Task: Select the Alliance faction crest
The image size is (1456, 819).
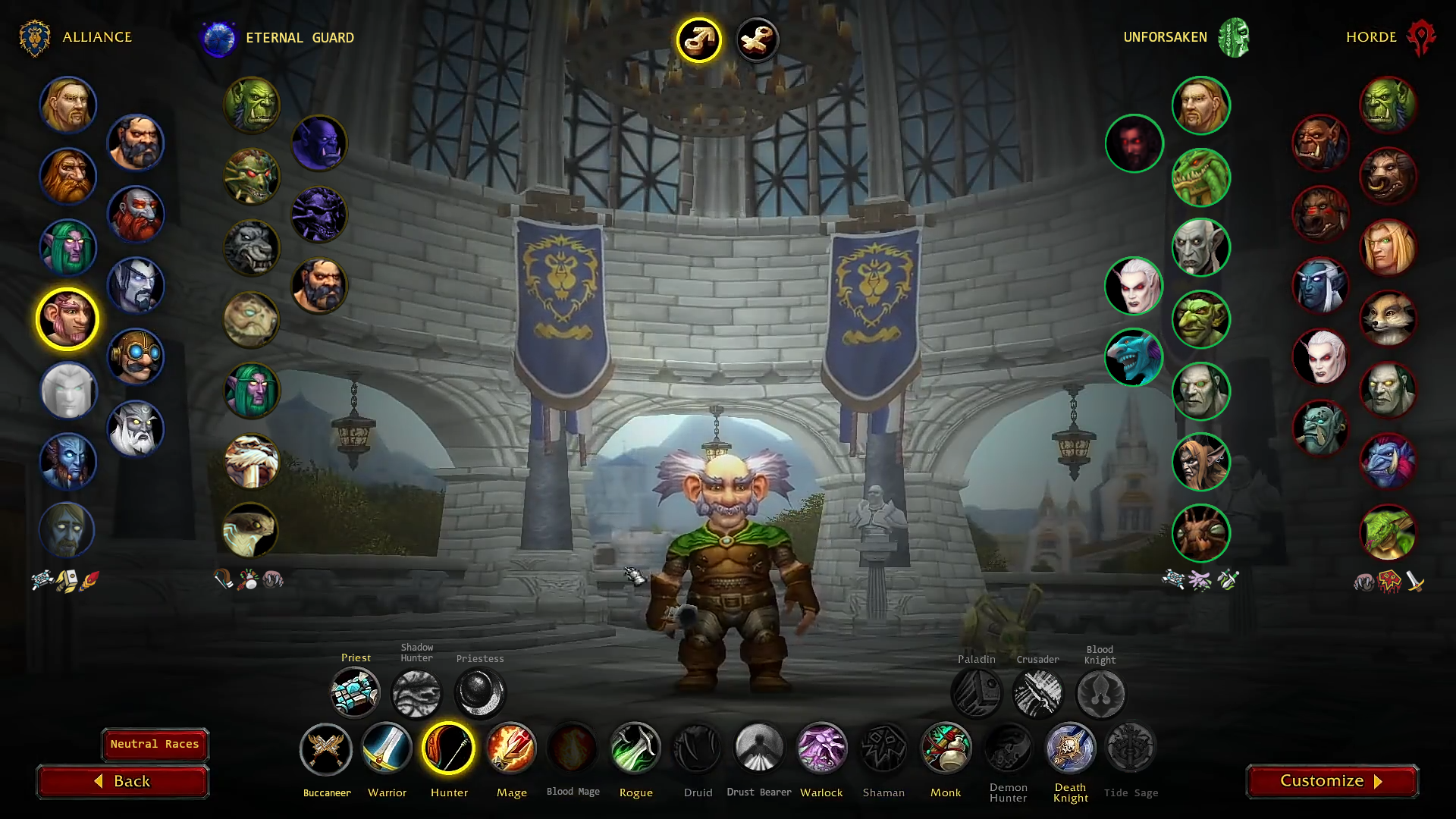Action: coord(35,38)
